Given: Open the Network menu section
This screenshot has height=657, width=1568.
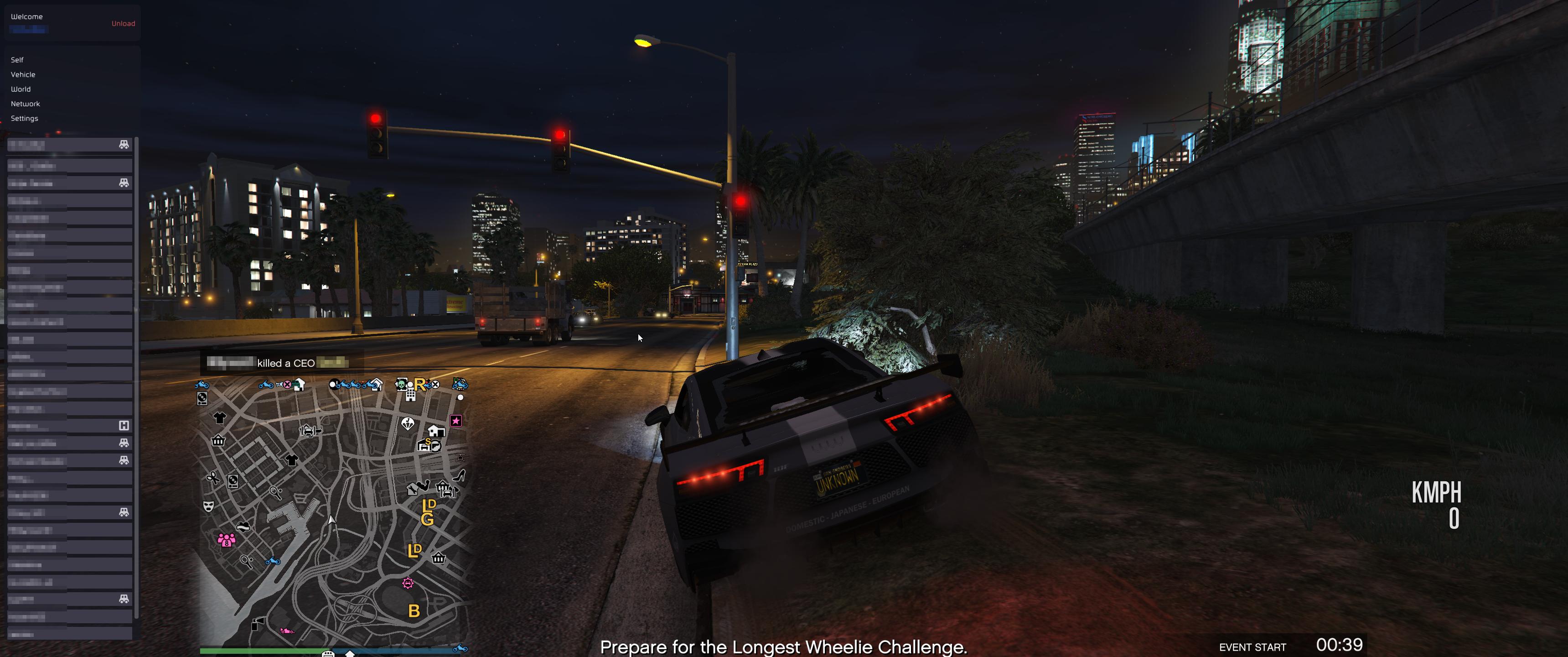Looking at the screenshot, I should pos(25,104).
